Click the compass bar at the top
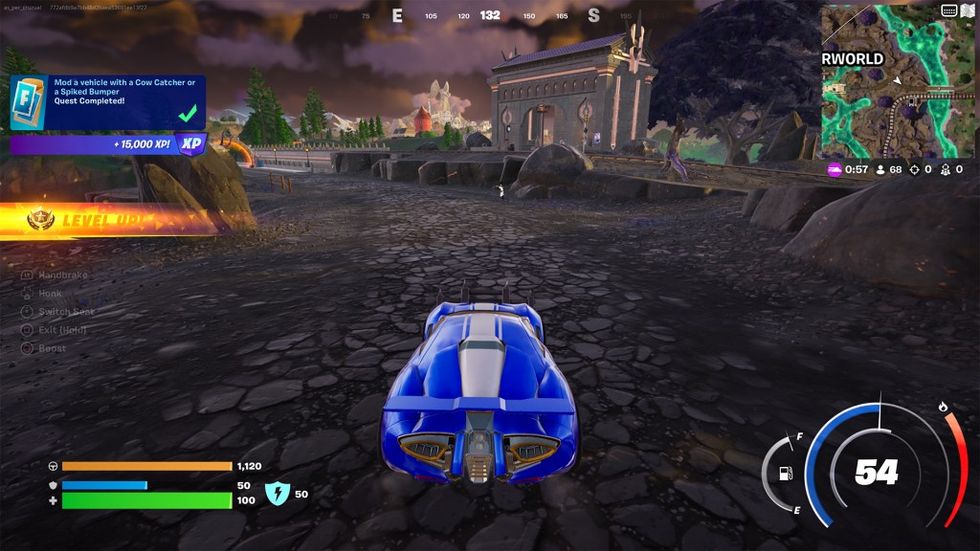Screen dimensions: 980x551 pos(490,15)
